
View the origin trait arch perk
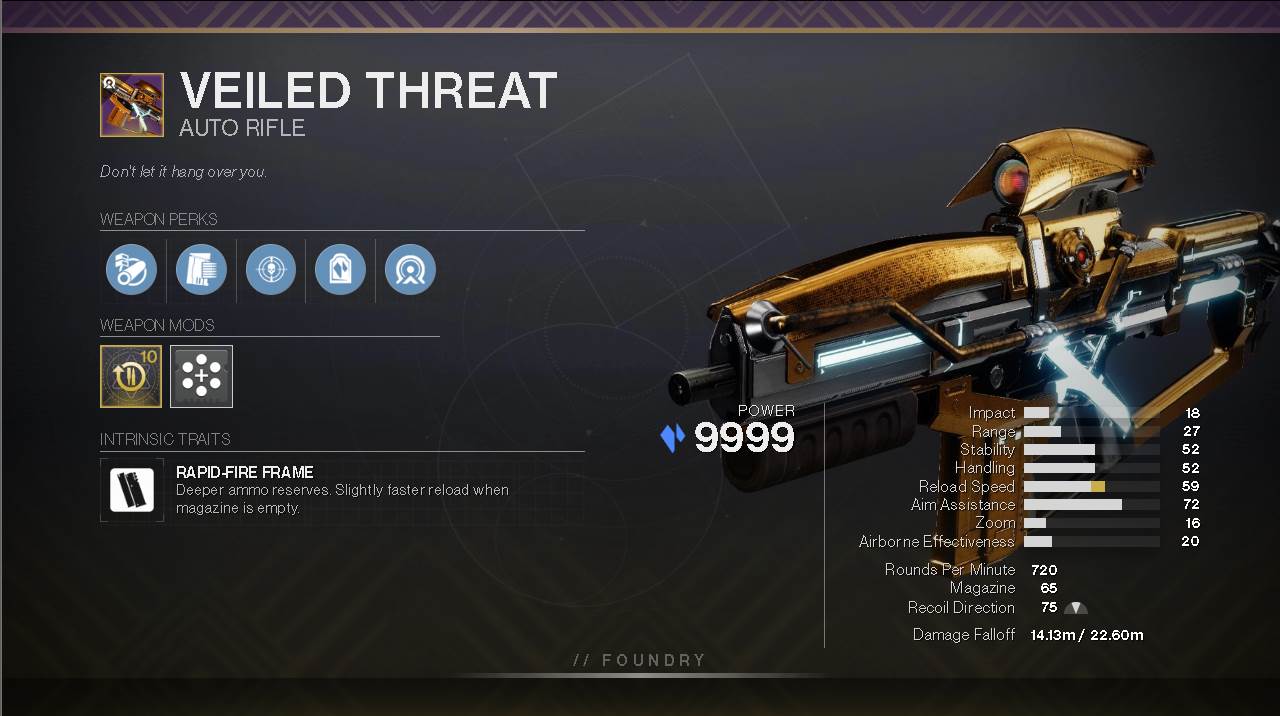[x=410, y=270]
